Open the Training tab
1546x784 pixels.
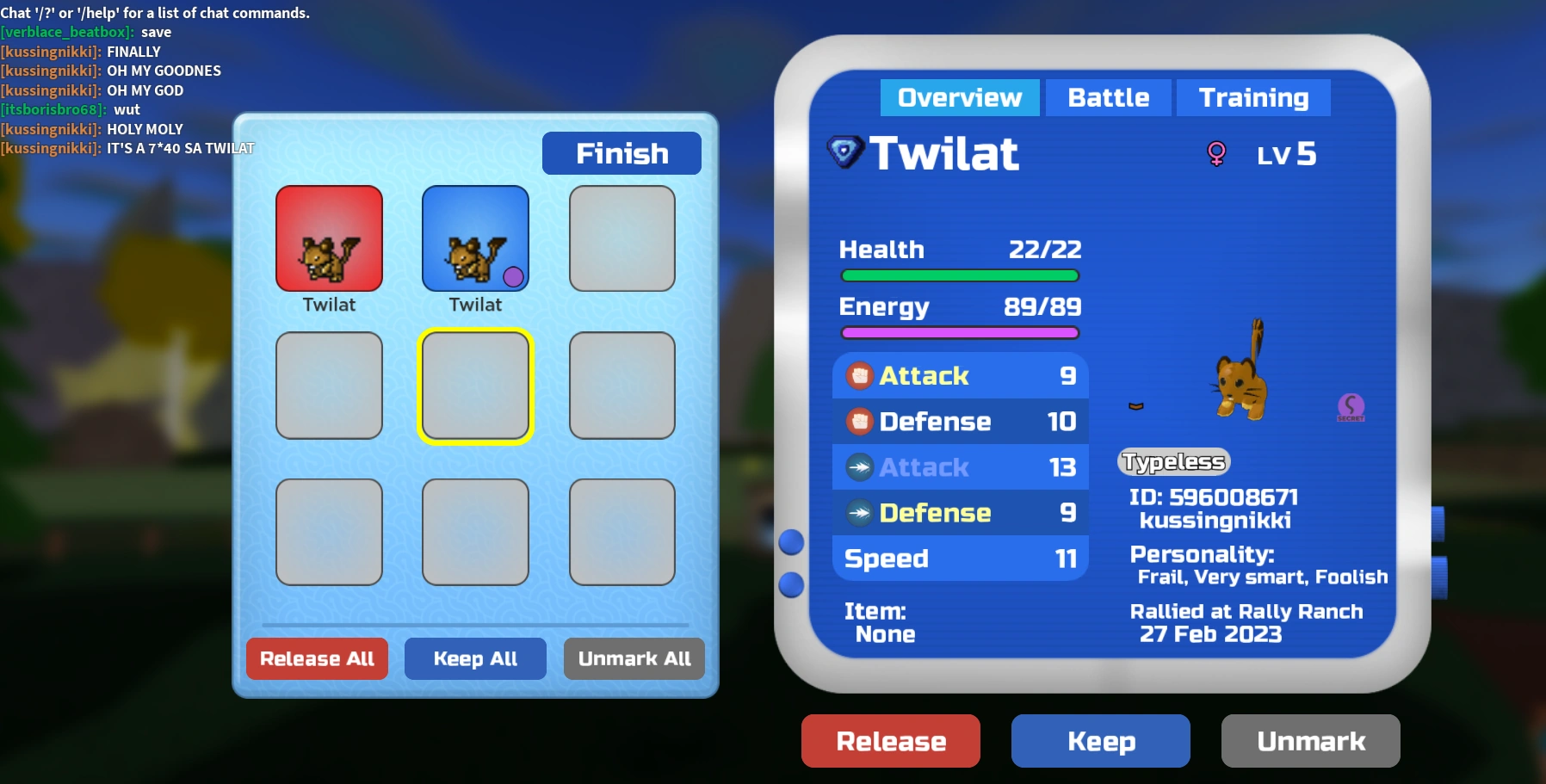[1252, 97]
